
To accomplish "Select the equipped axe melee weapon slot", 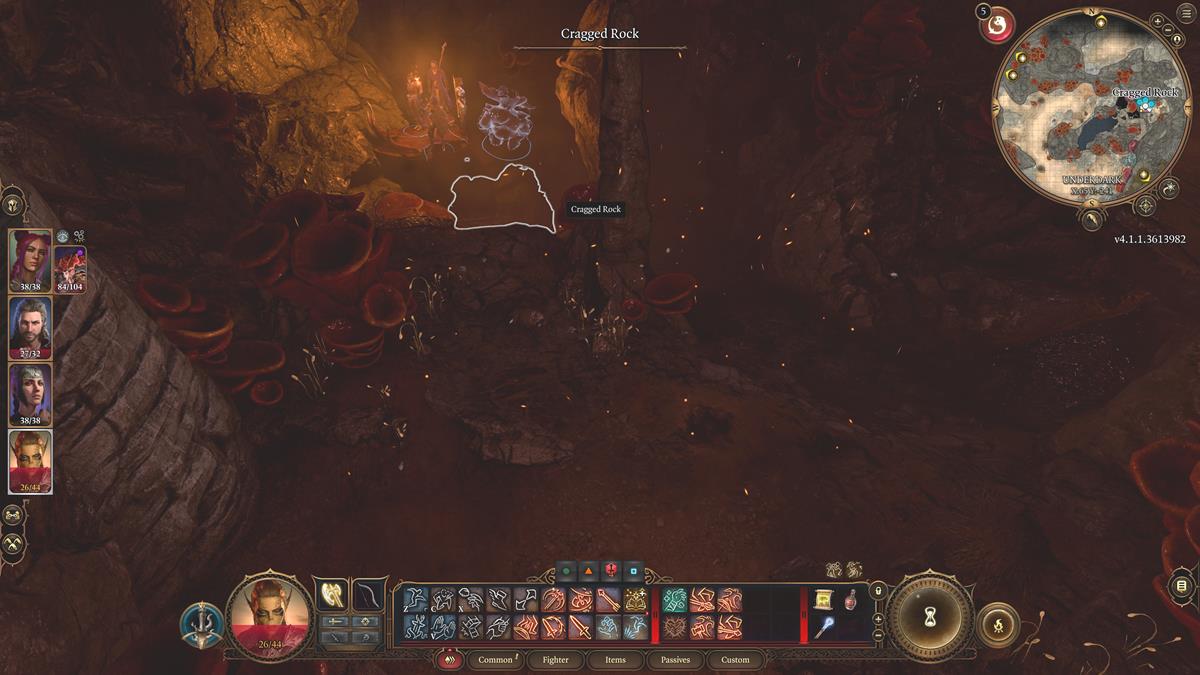I will click(x=331, y=594).
